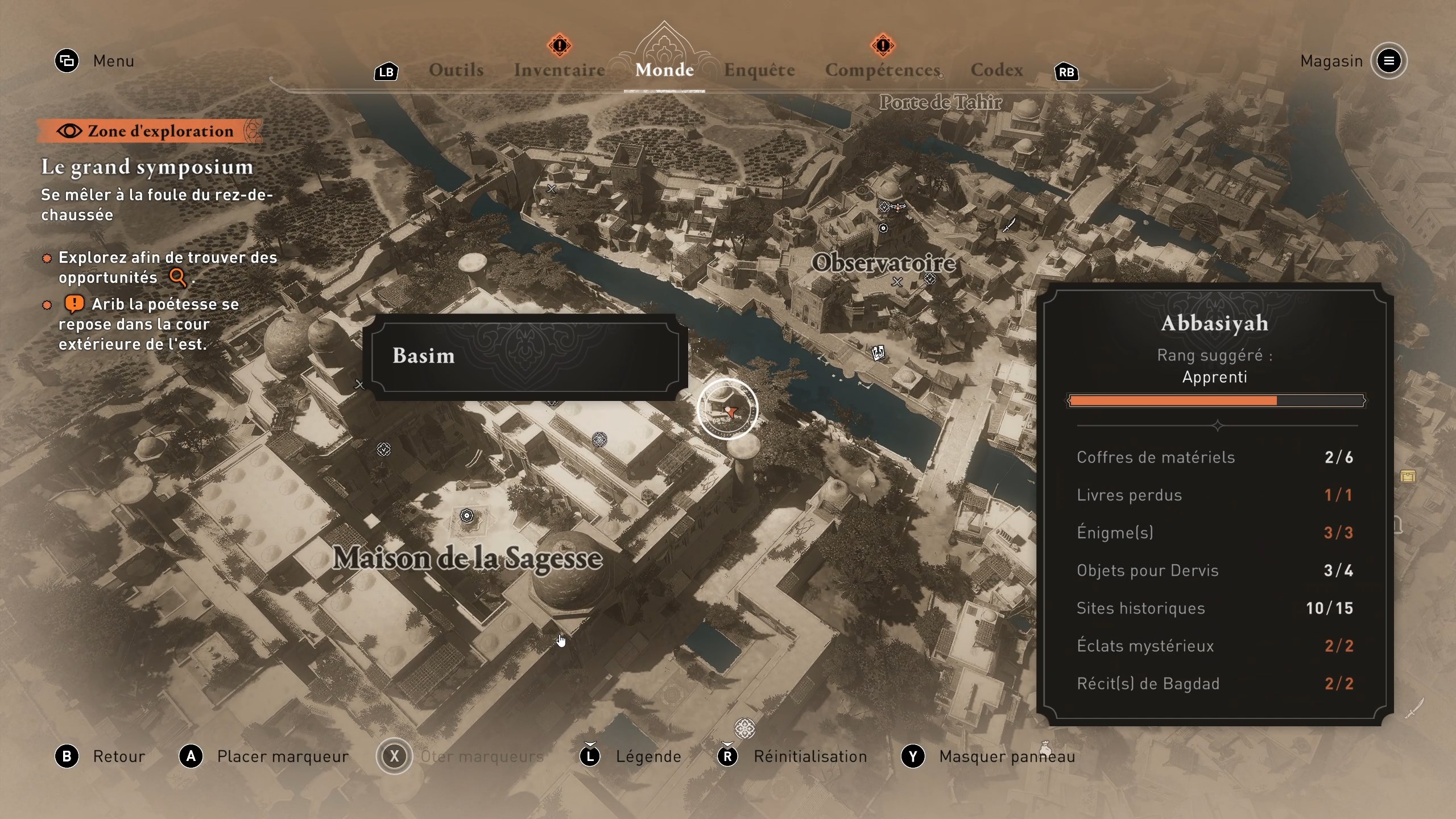Select the Sites historiques row
This screenshot has width=1456, height=819.
[x=1215, y=608]
